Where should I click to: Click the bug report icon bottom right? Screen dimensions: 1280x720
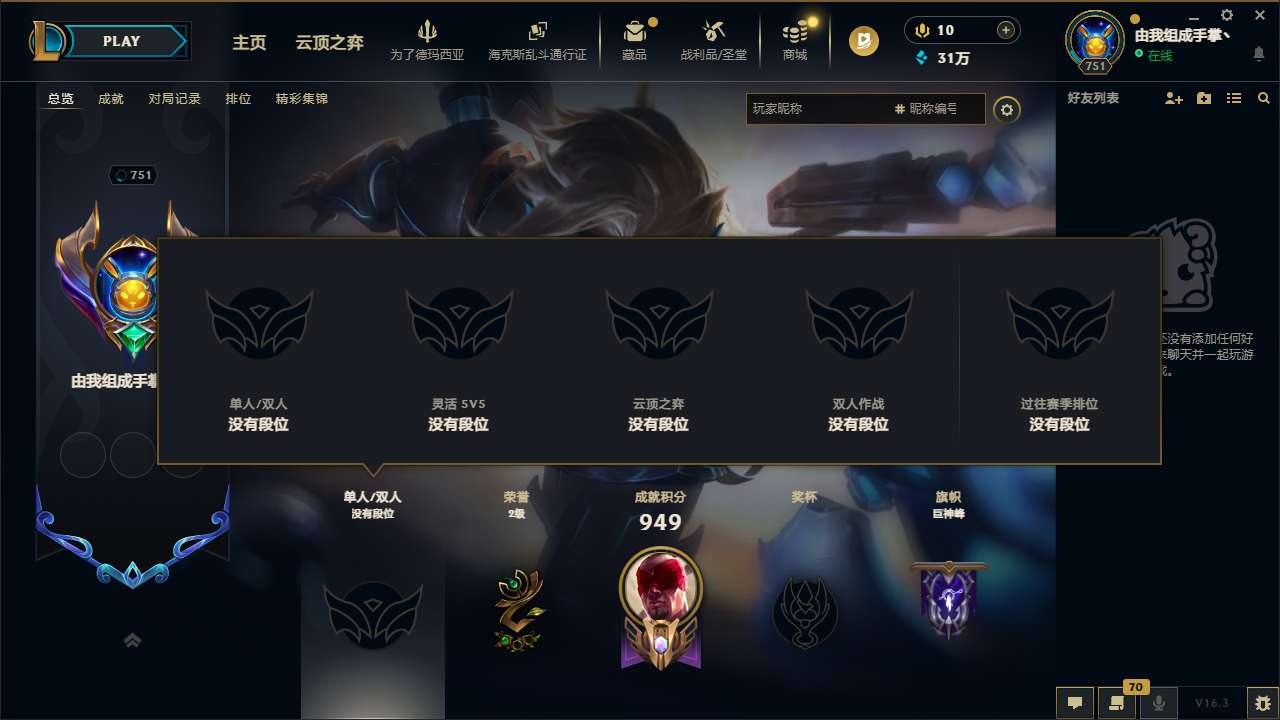(x=1262, y=703)
